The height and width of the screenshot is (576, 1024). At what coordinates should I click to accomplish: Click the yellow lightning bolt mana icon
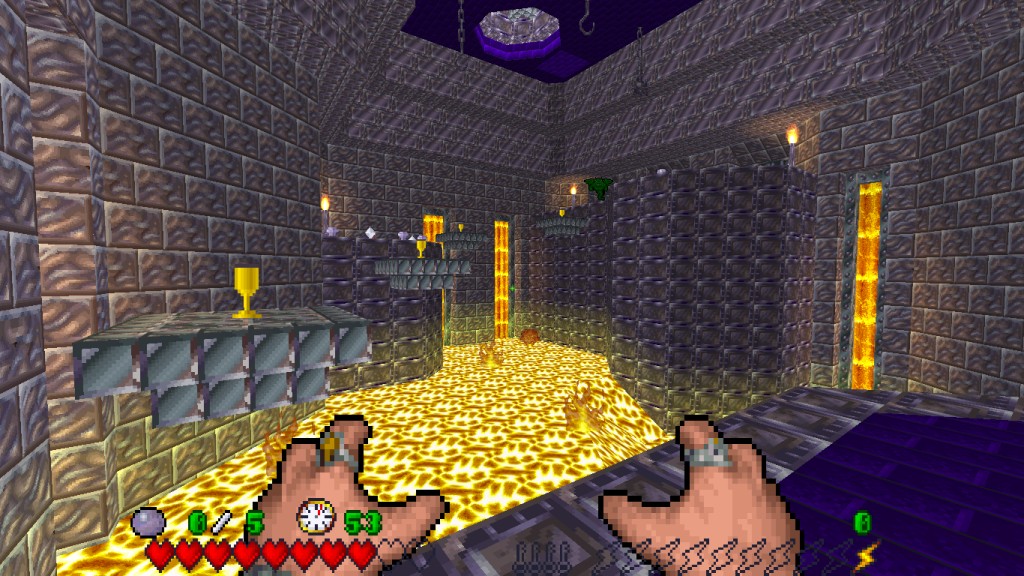click(x=864, y=551)
